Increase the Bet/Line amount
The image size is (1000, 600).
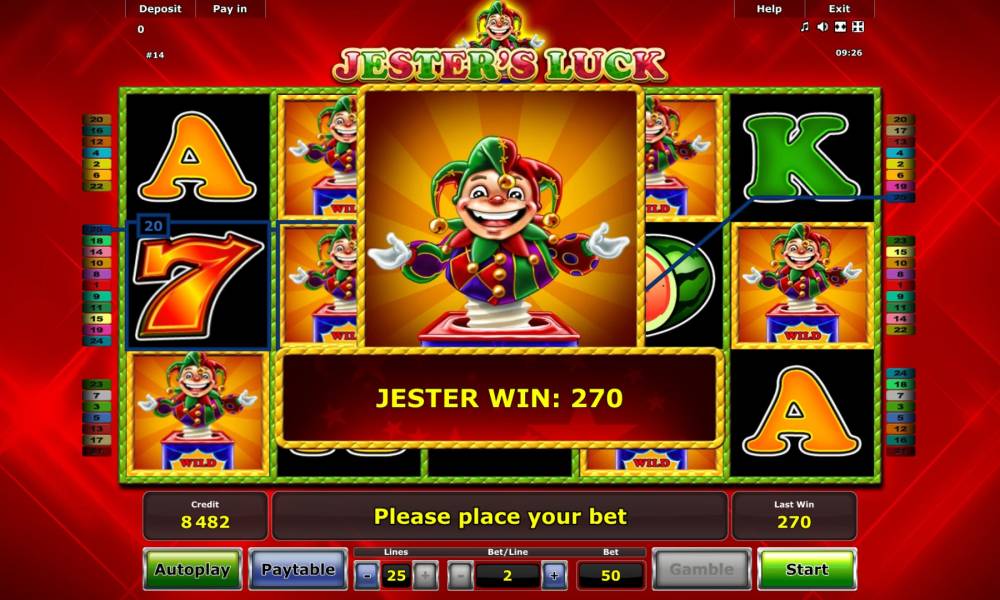click(554, 575)
